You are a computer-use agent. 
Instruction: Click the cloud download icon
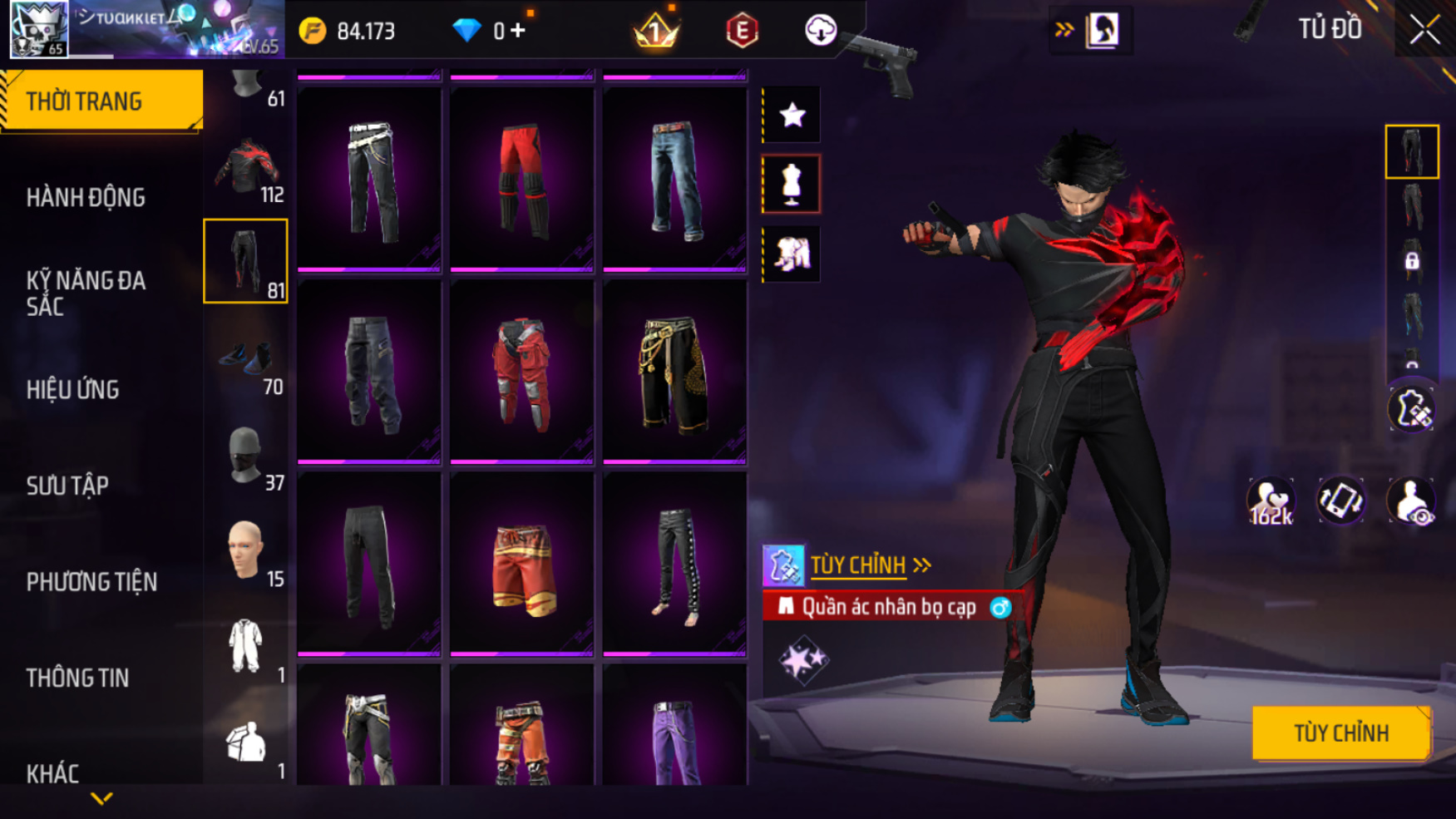(x=820, y=31)
